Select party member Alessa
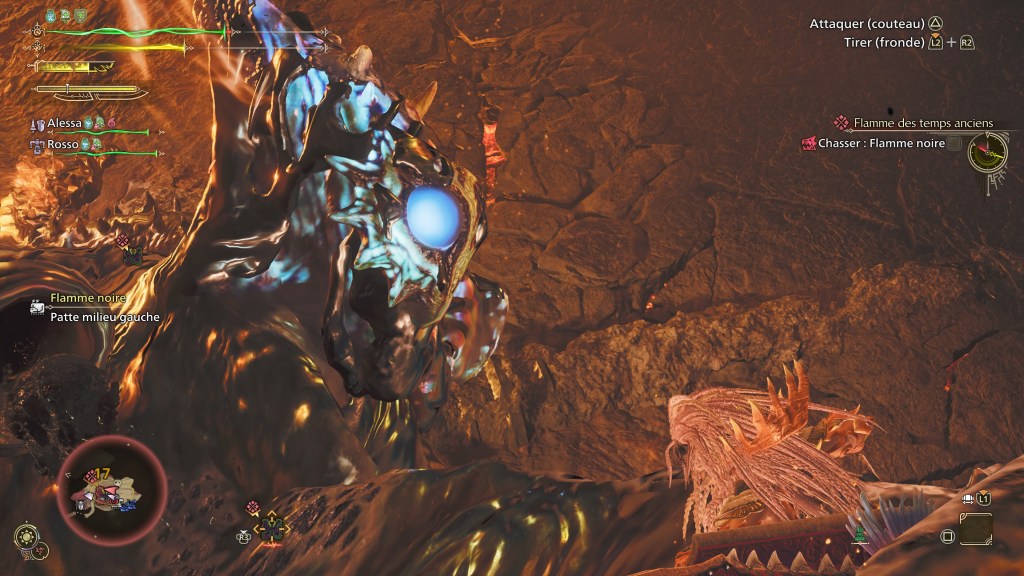 [x=65, y=122]
